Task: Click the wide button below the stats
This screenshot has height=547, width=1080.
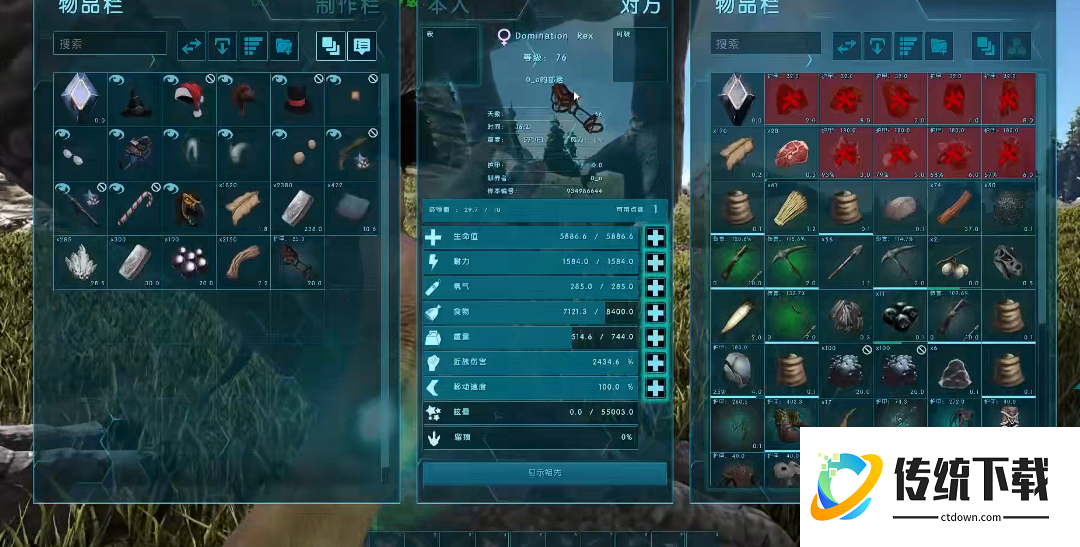Action: (545, 473)
